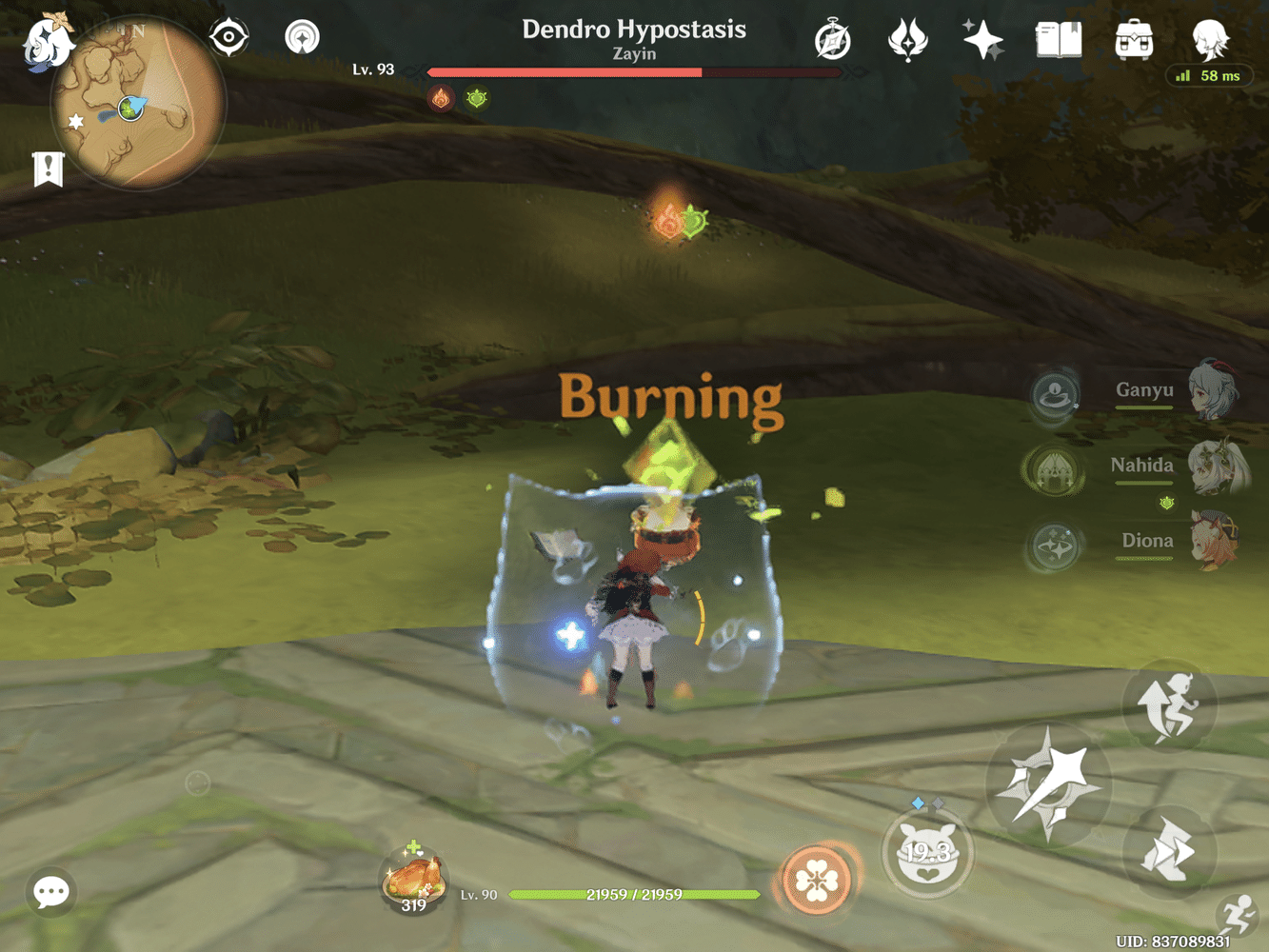
Task: Open the Battle Pass flame icon
Action: coord(907,39)
